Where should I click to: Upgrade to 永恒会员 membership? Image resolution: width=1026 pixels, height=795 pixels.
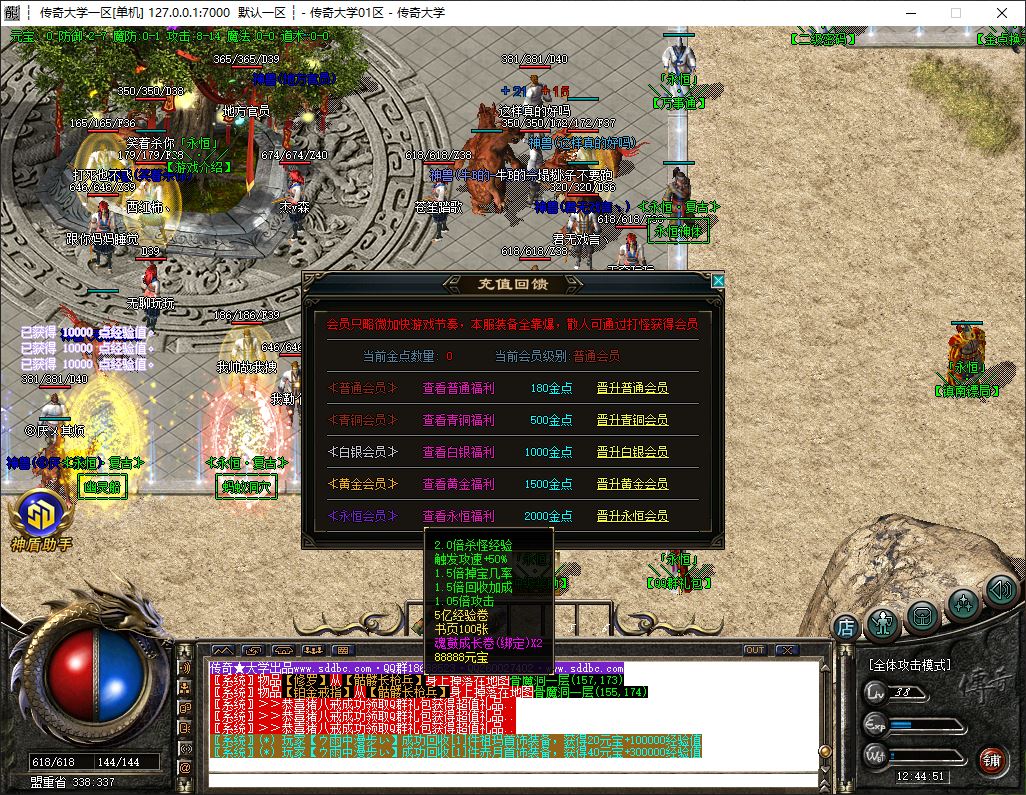click(x=632, y=516)
